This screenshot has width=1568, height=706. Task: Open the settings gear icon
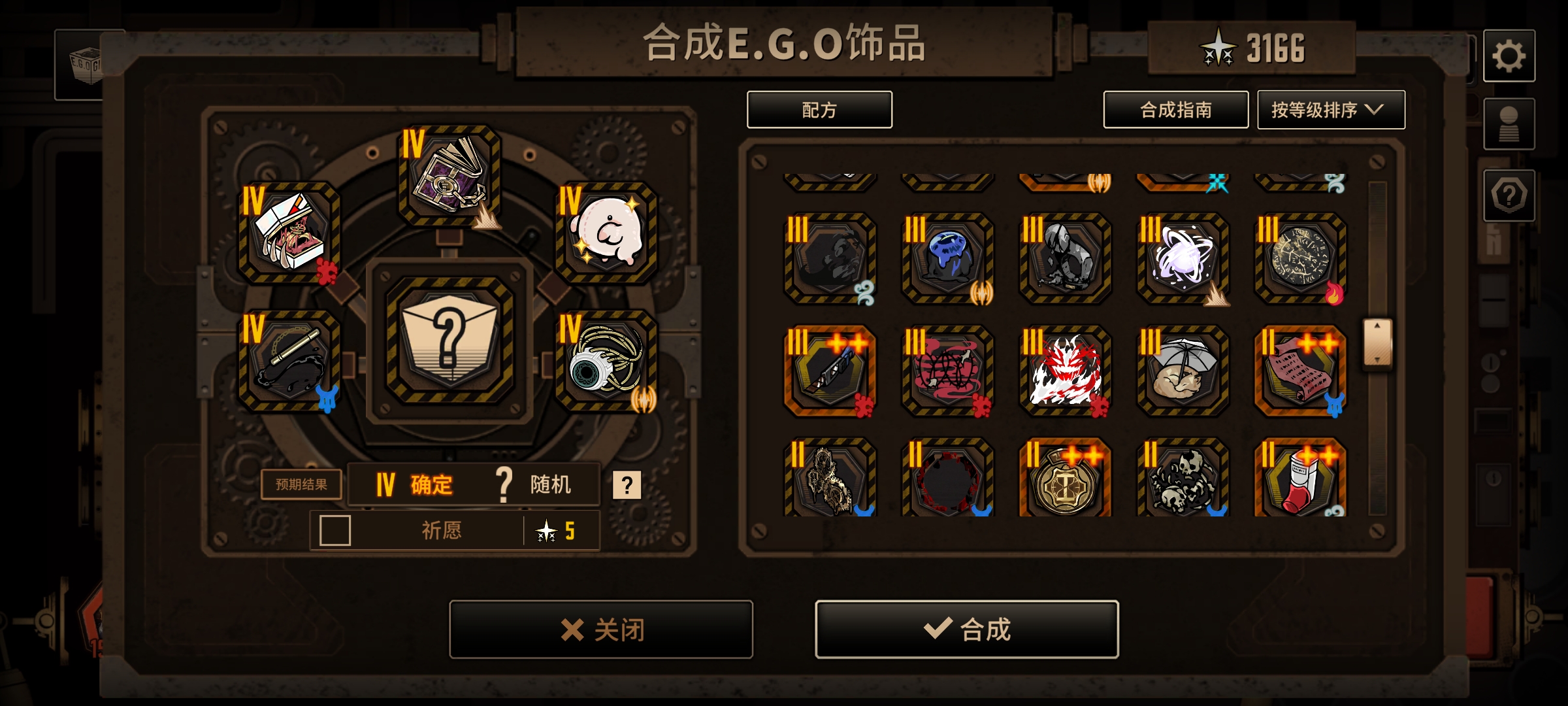tap(1509, 56)
